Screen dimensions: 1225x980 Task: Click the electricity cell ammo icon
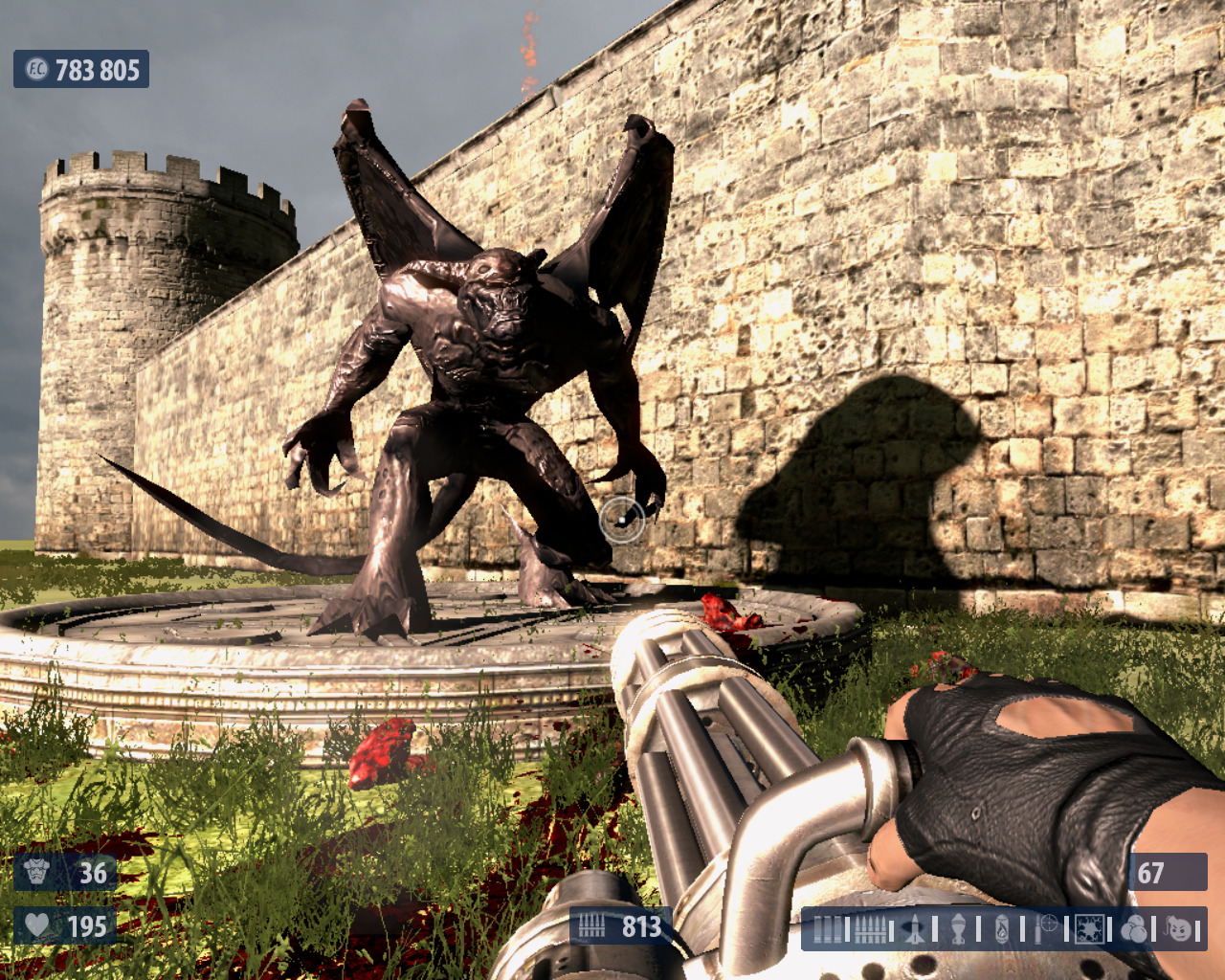point(1089,928)
